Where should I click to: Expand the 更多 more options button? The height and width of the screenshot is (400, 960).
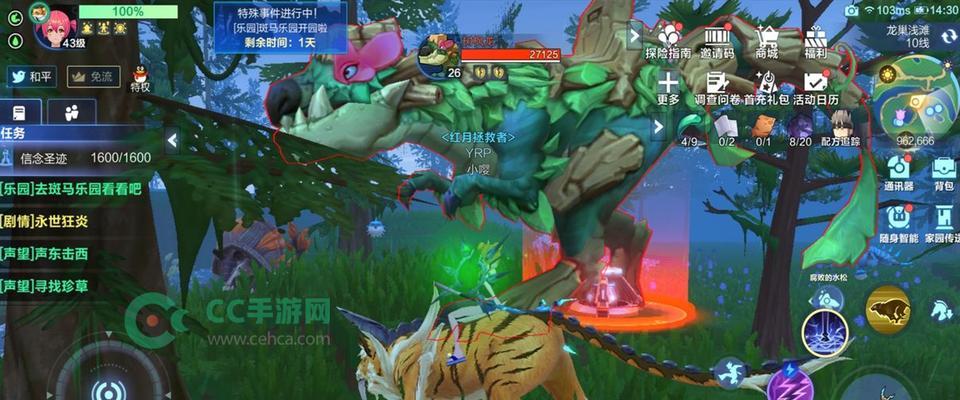tap(668, 88)
